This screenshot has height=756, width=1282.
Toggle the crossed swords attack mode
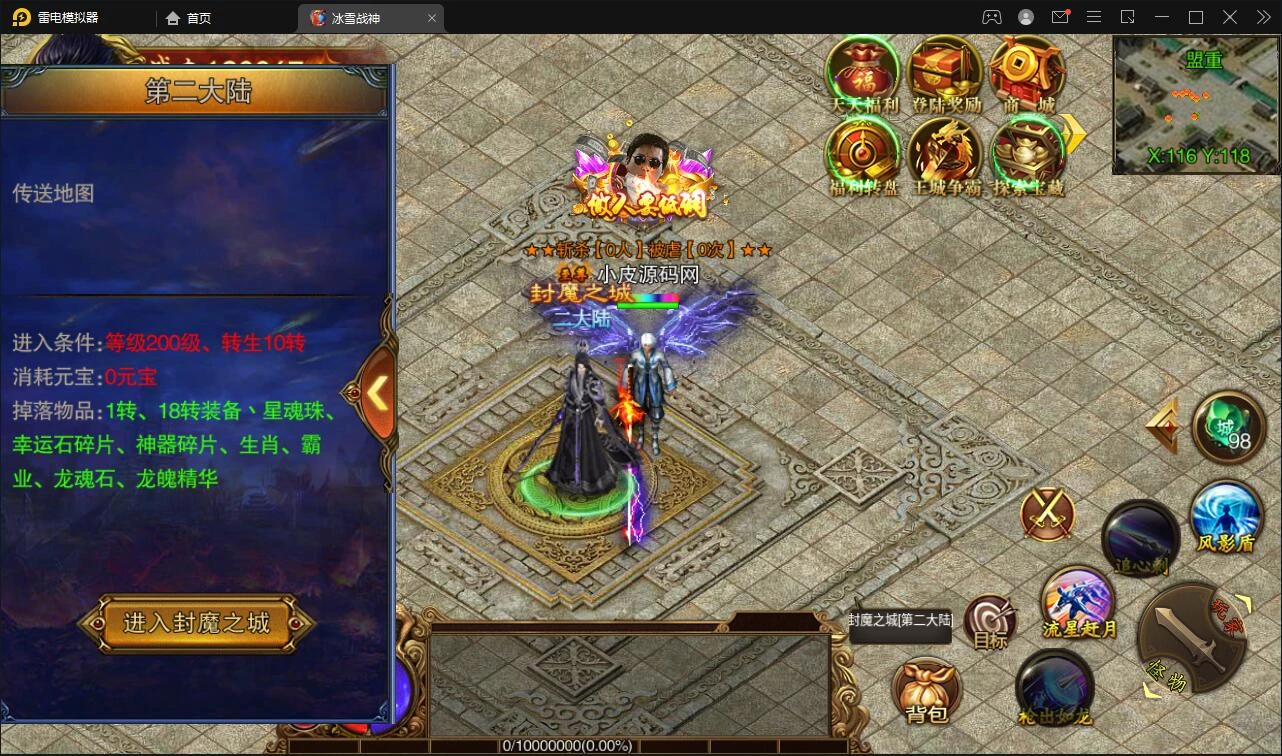(x=1047, y=515)
